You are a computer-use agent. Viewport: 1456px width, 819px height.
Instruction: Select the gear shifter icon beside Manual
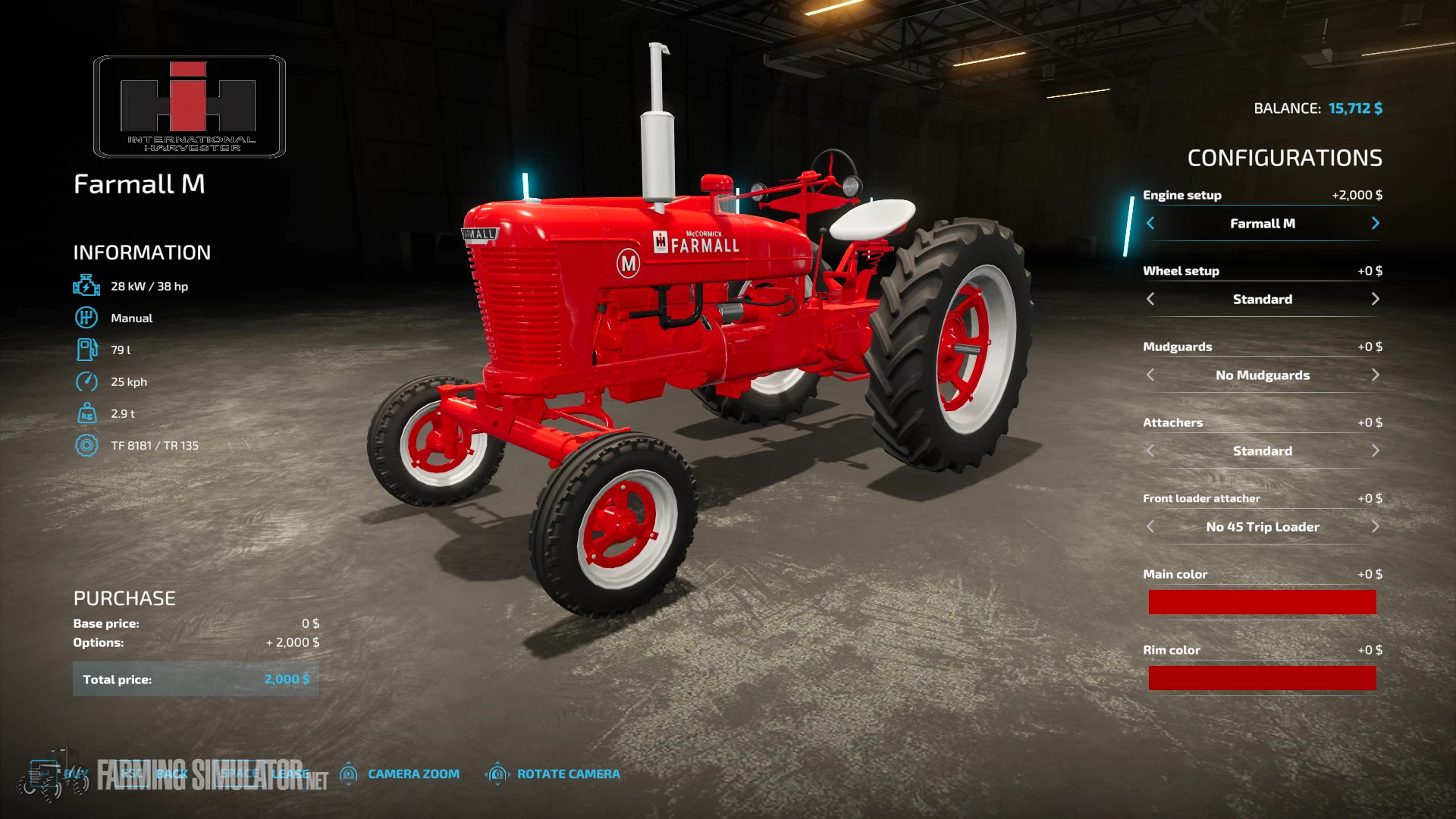click(x=88, y=318)
